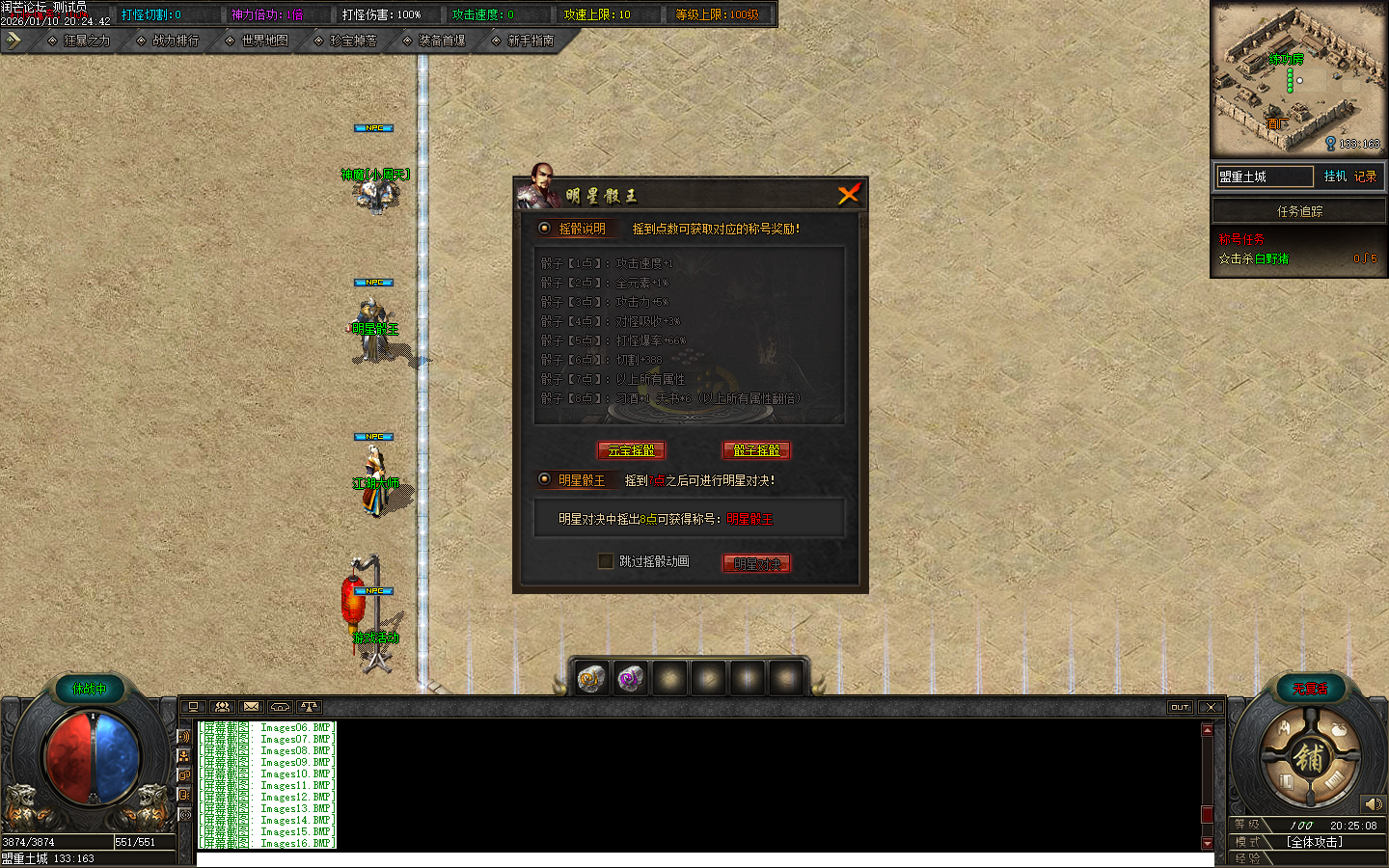The height and width of the screenshot is (868, 1389).
Task: Select the 摇骰说明 radio option
Action: [x=543, y=230]
